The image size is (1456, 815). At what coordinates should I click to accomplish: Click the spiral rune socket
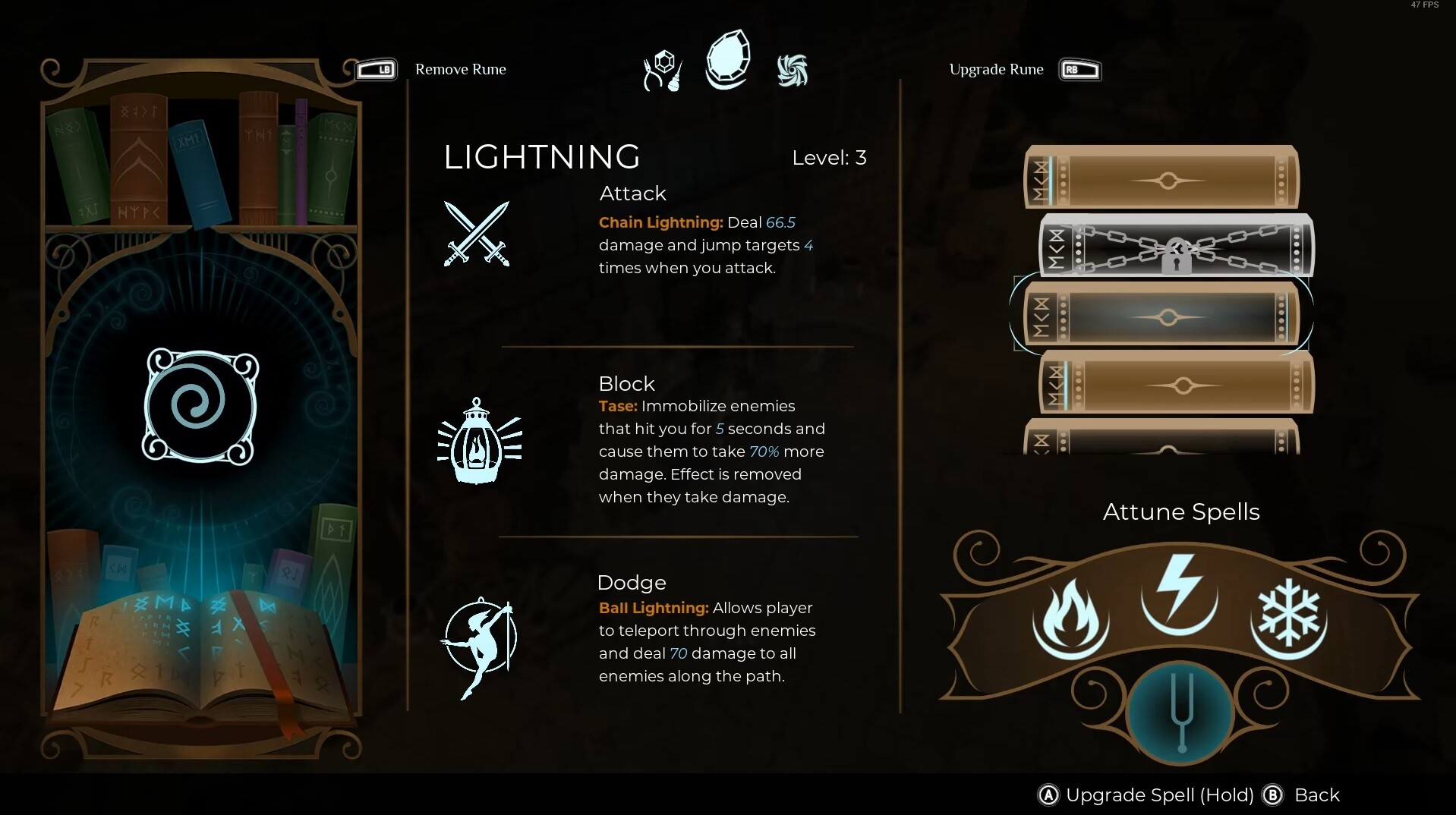click(201, 406)
